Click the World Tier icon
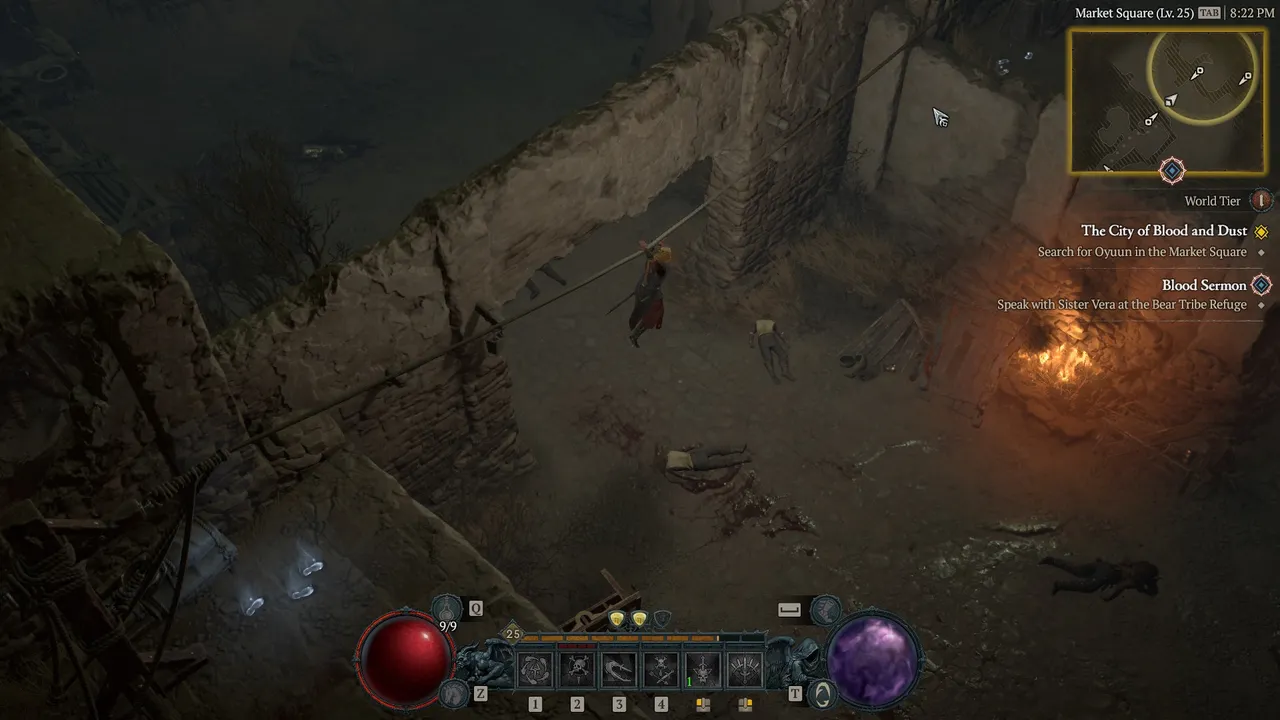The height and width of the screenshot is (720, 1280). [x=1261, y=201]
